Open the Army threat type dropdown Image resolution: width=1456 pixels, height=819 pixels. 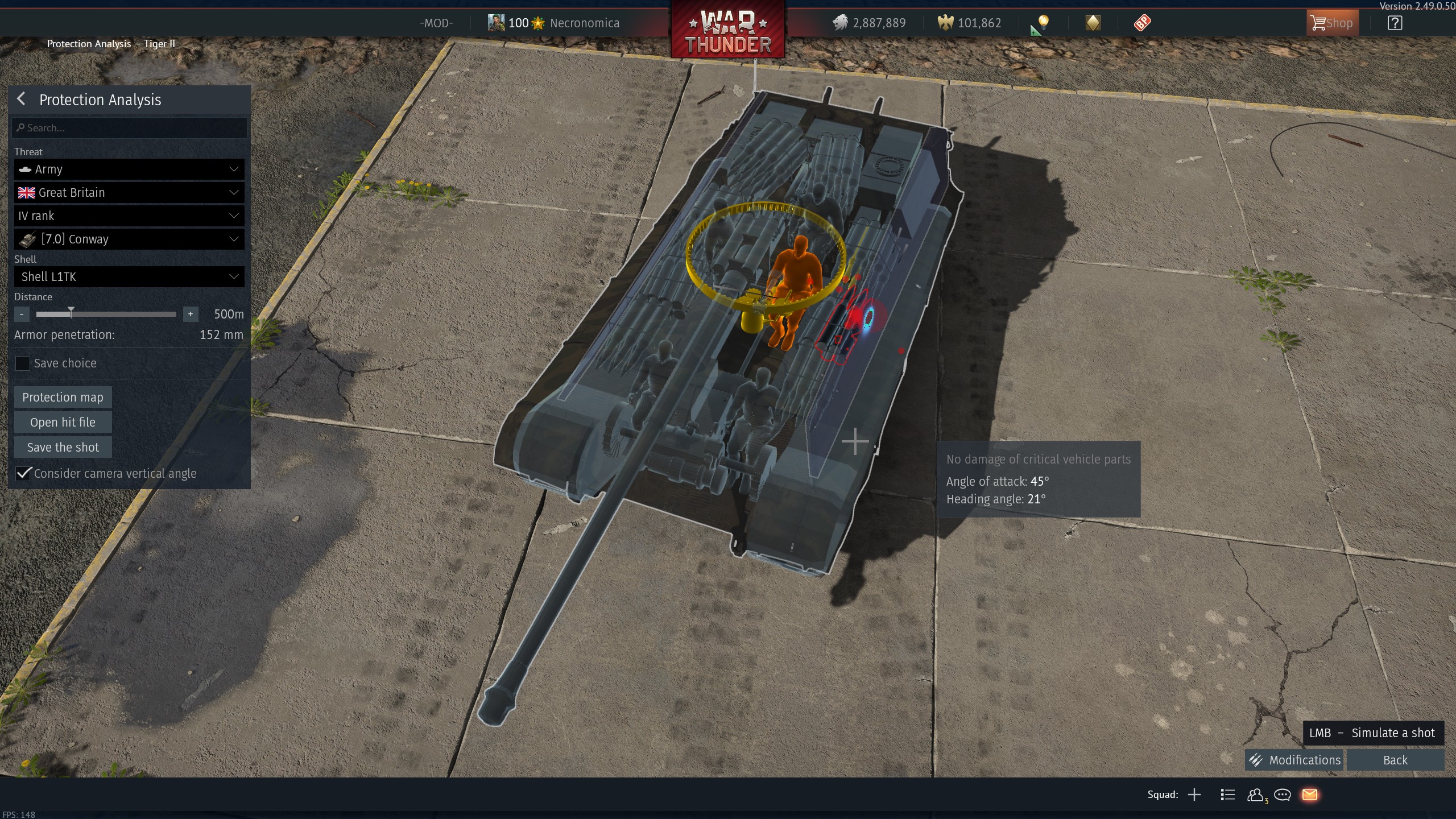129,169
